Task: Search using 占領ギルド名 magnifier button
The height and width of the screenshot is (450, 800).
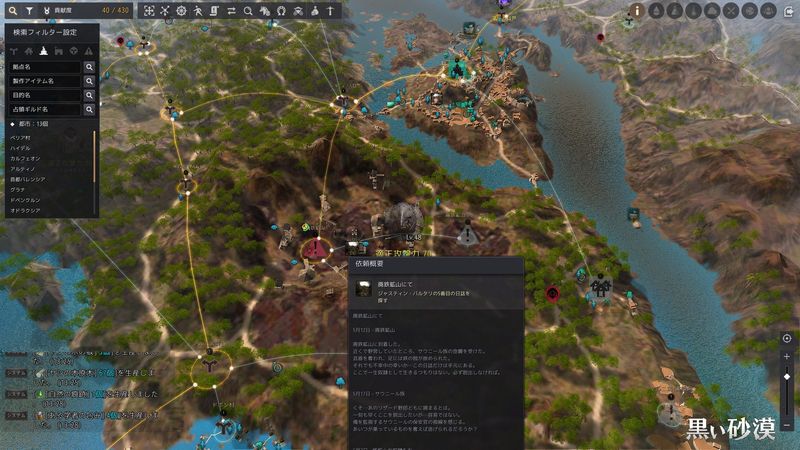Action: [x=89, y=109]
